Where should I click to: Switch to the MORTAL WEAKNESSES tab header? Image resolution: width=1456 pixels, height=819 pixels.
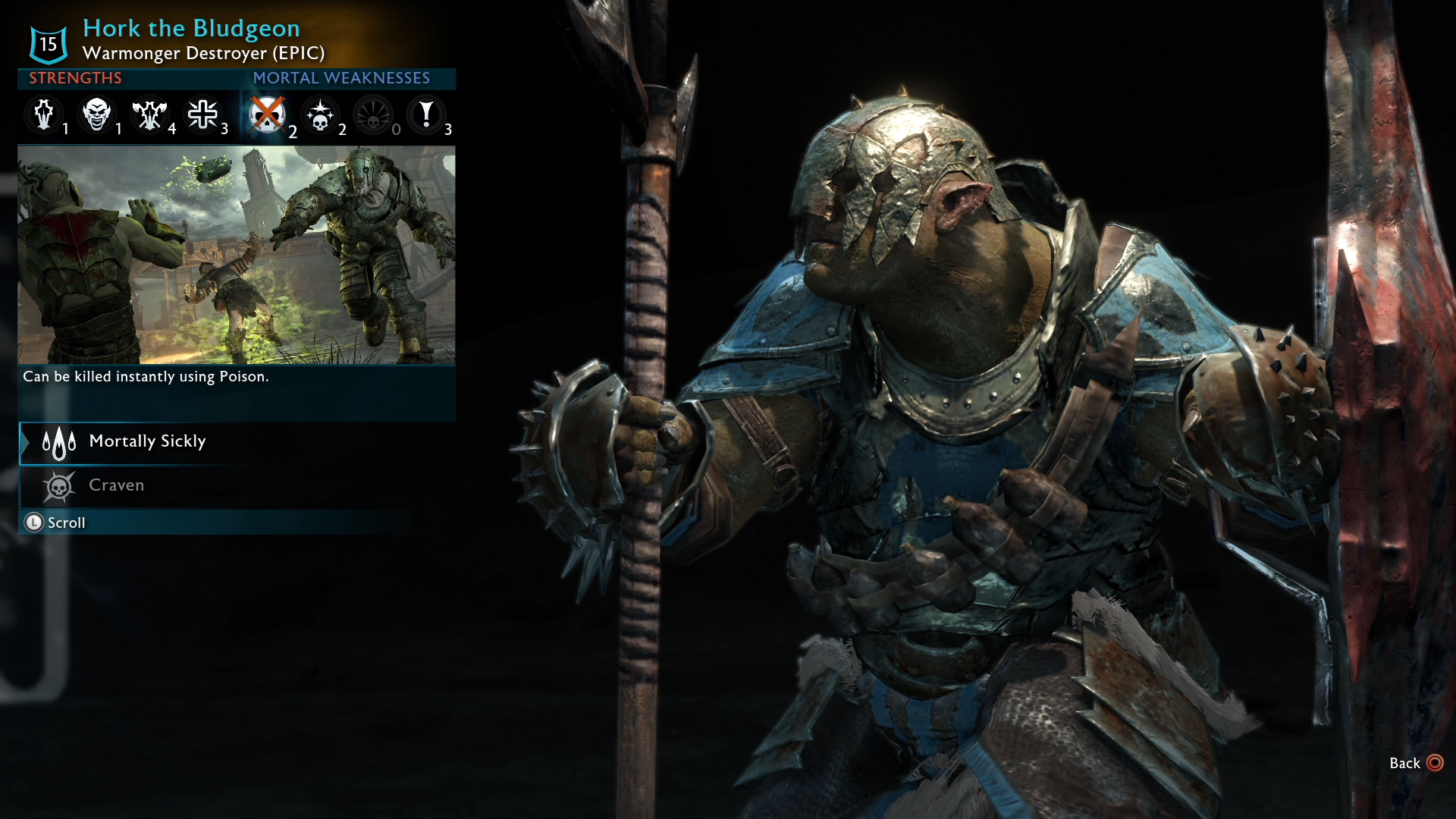[x=341, y=78]
